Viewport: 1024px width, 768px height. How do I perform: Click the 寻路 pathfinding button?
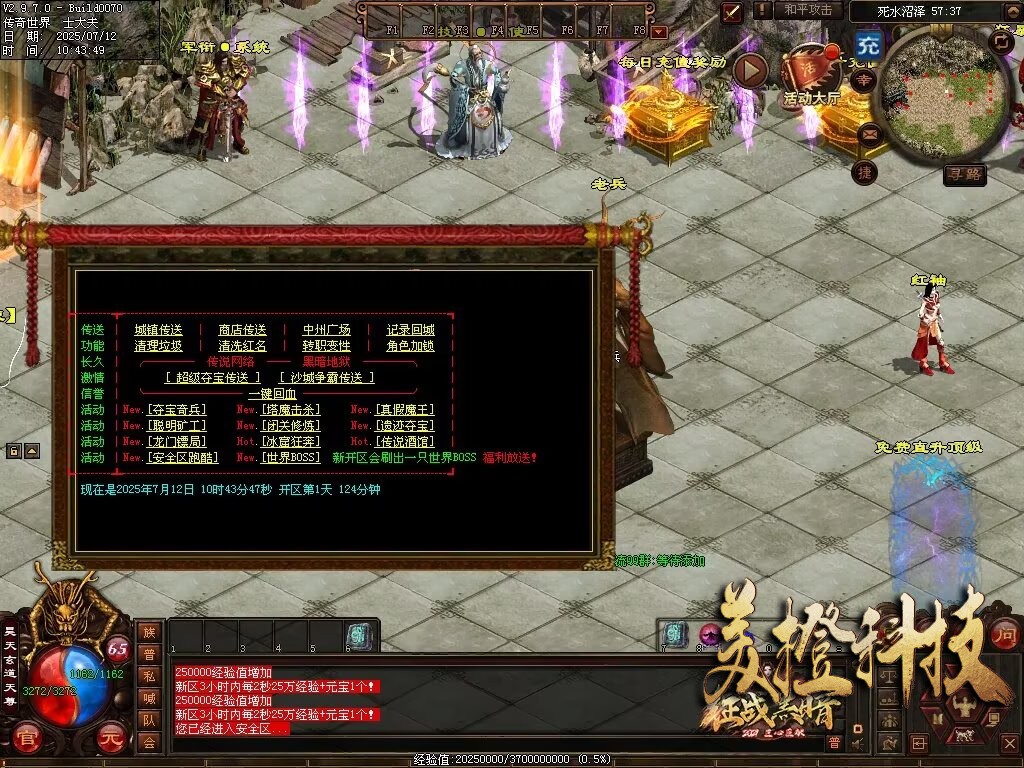965,175
